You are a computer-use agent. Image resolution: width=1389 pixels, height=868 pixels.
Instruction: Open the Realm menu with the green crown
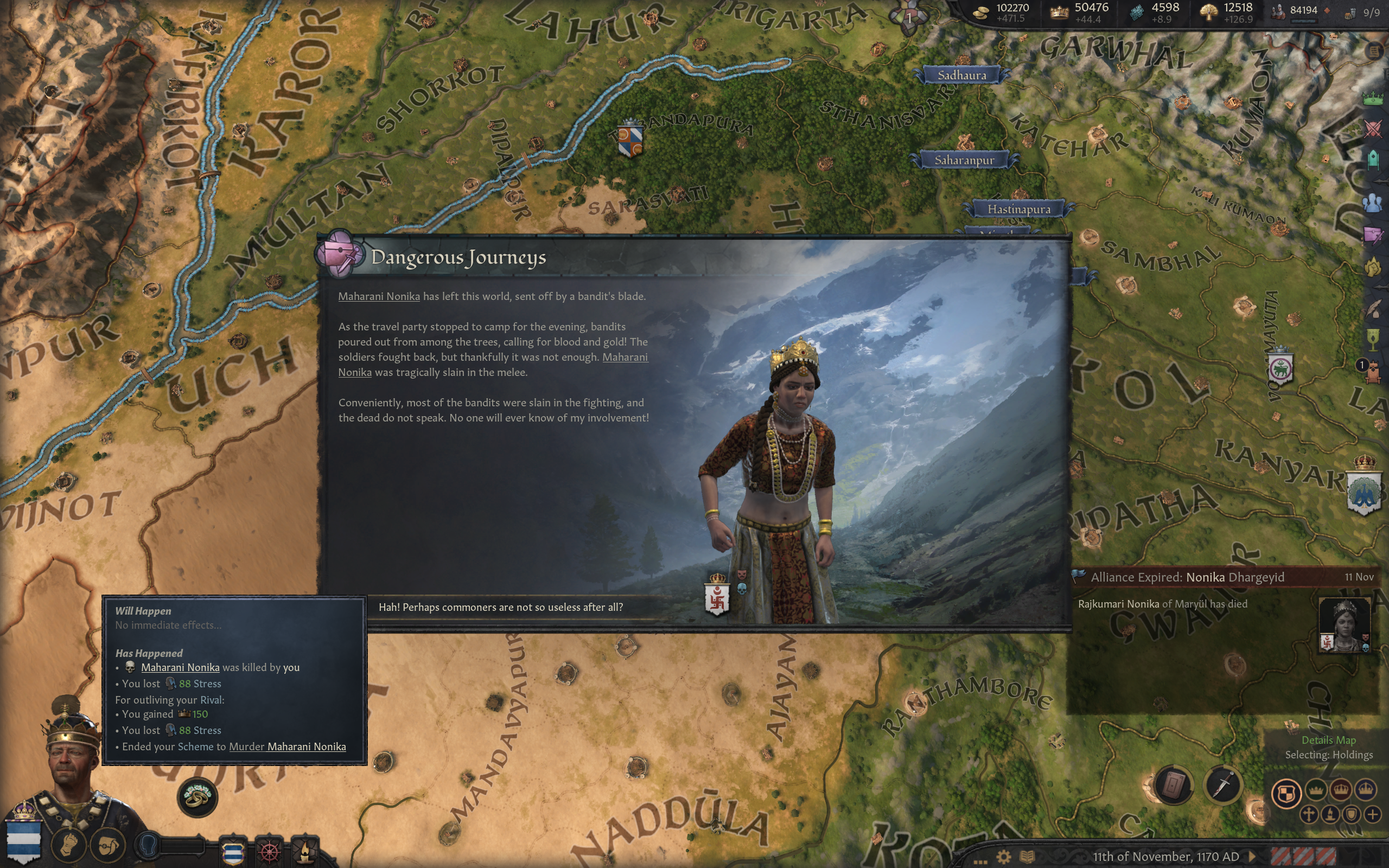tap(1373, 98)
